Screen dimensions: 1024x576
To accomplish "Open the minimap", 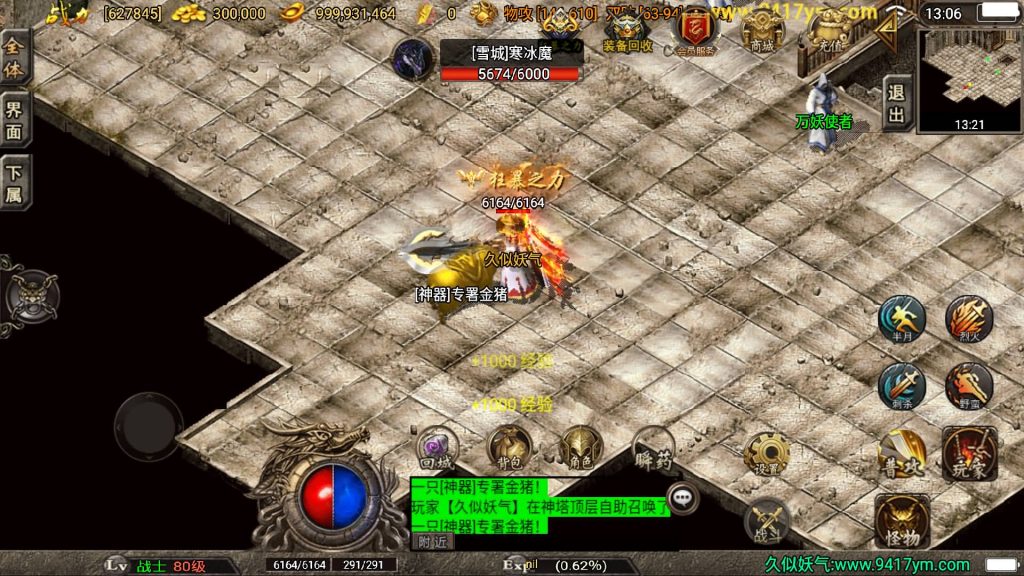I will pos(969,80).
